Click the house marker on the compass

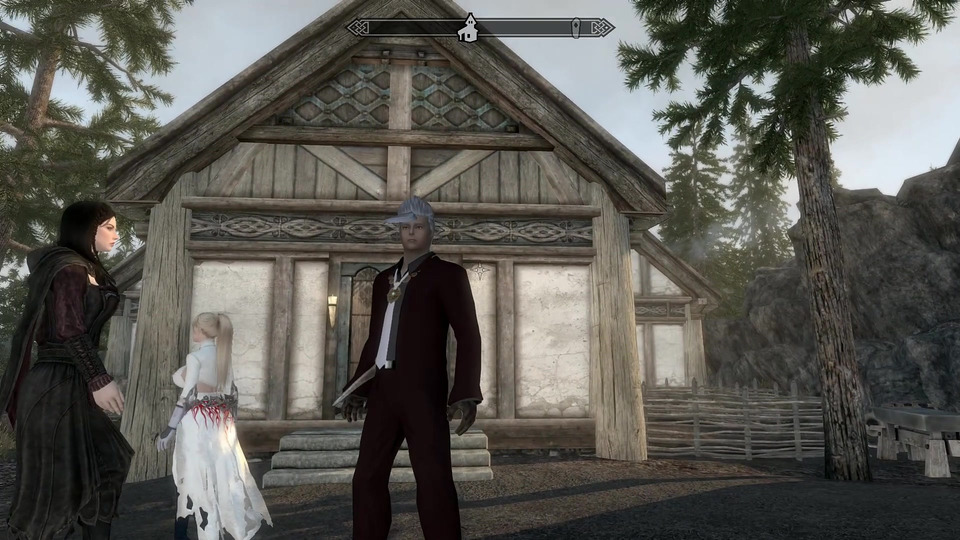coord(467,29)
